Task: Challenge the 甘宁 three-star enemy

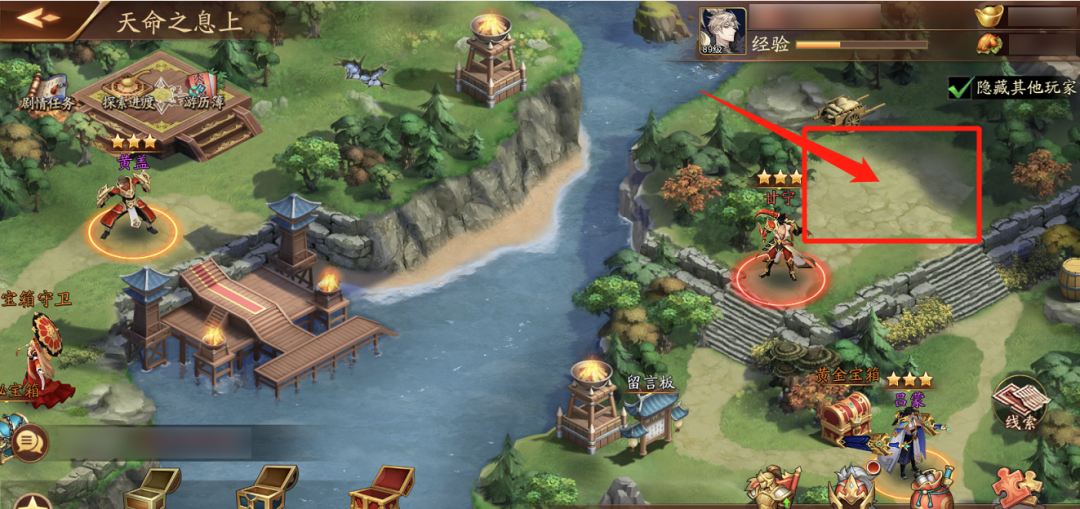Action: tap(778, 250)
